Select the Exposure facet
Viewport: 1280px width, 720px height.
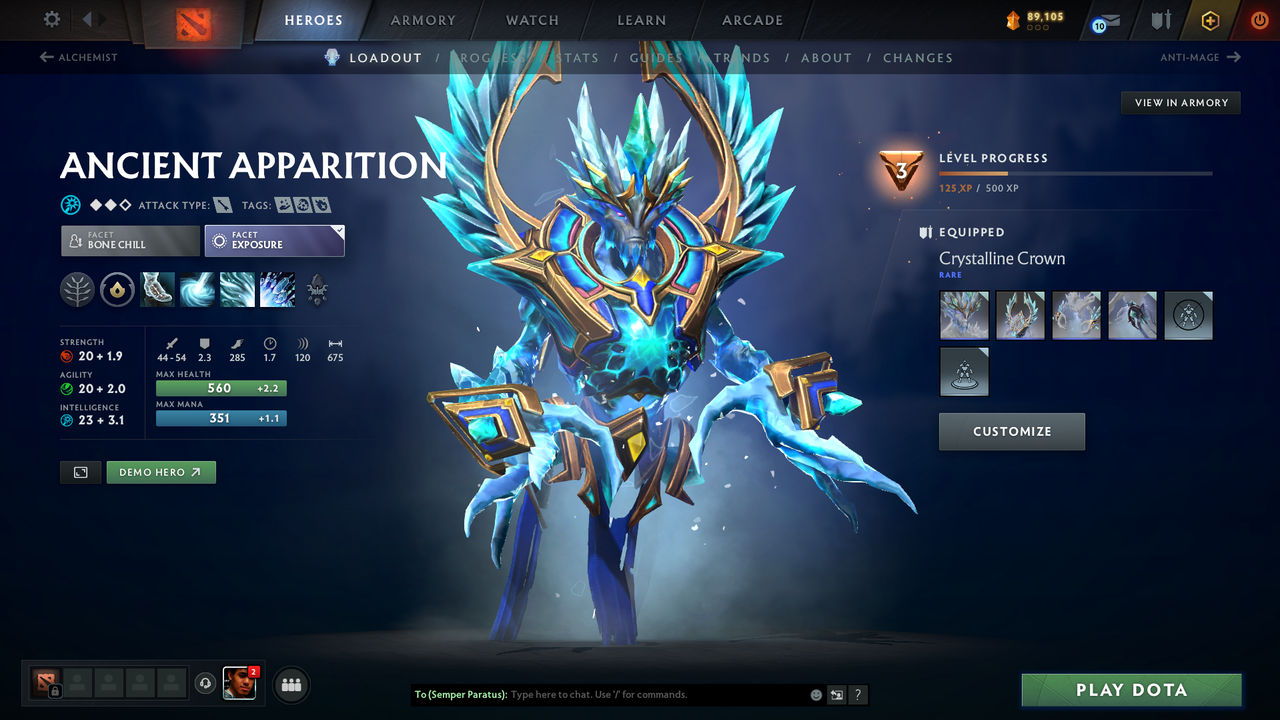pyautogui.click(x=274, y=240)
